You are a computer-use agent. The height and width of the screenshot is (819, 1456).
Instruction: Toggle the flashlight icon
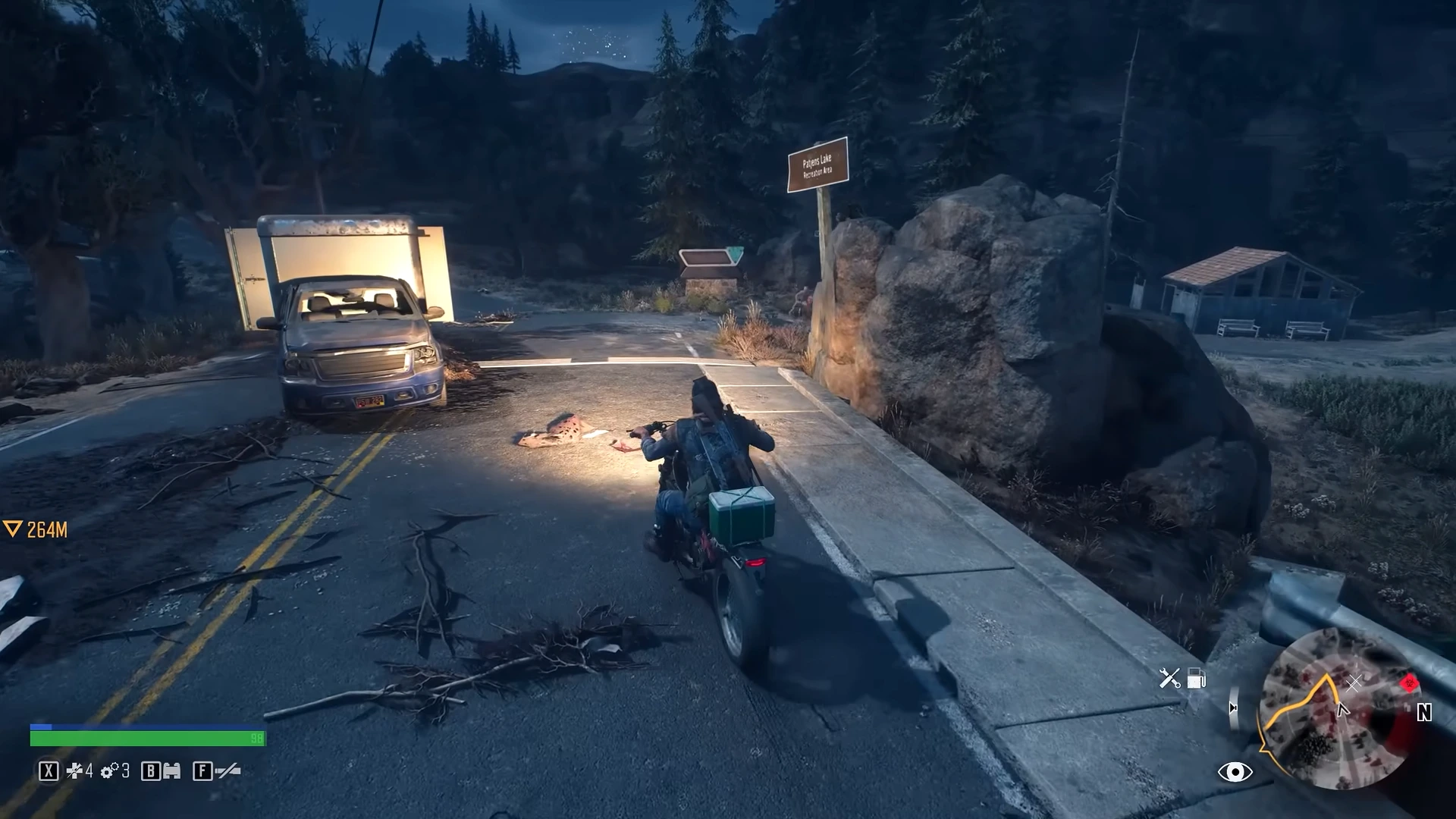click(x=228, y=771)
